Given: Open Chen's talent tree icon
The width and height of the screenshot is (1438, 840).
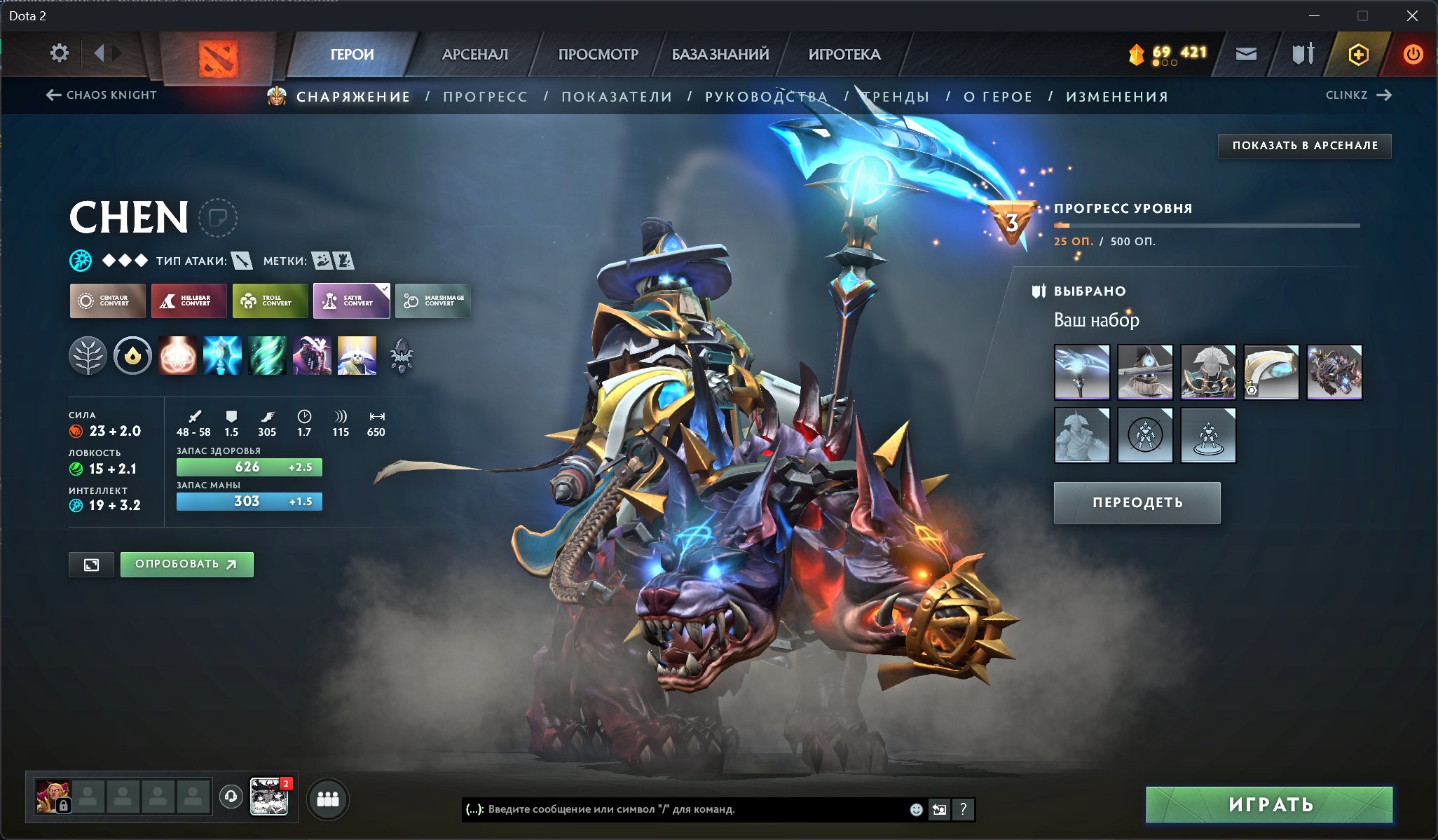Looking at the screenshot, I should point(89,356).
